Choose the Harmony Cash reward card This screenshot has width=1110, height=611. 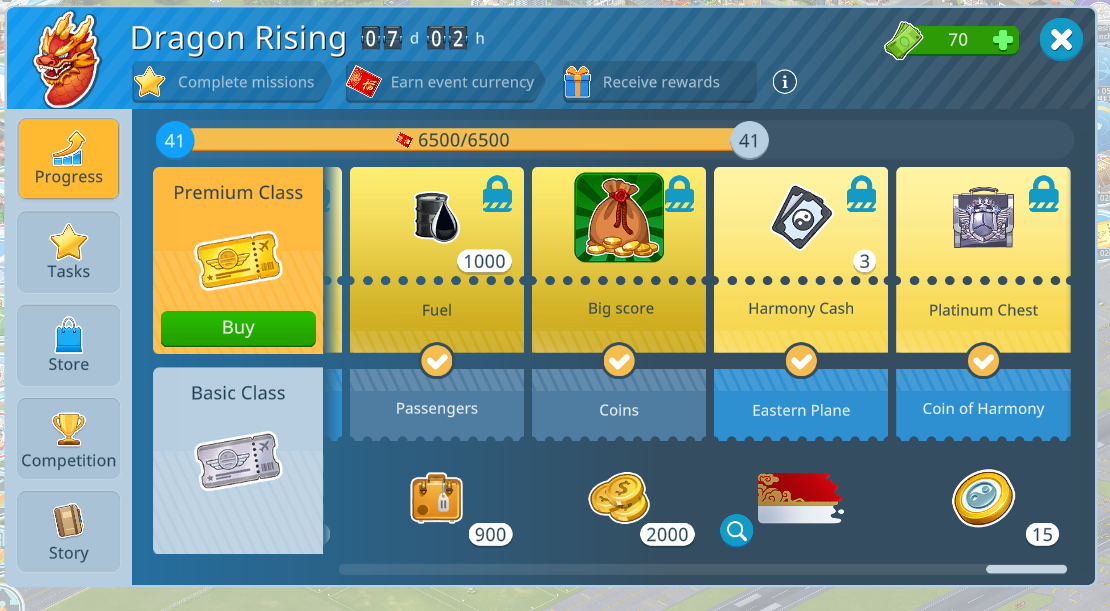click(x=801, y=250)
